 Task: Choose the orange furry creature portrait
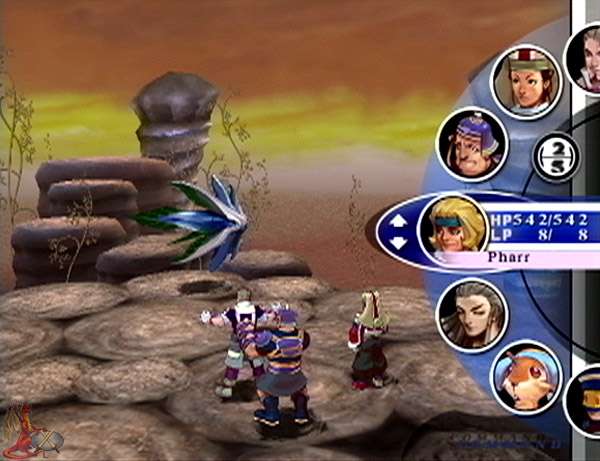click(527, 376)
